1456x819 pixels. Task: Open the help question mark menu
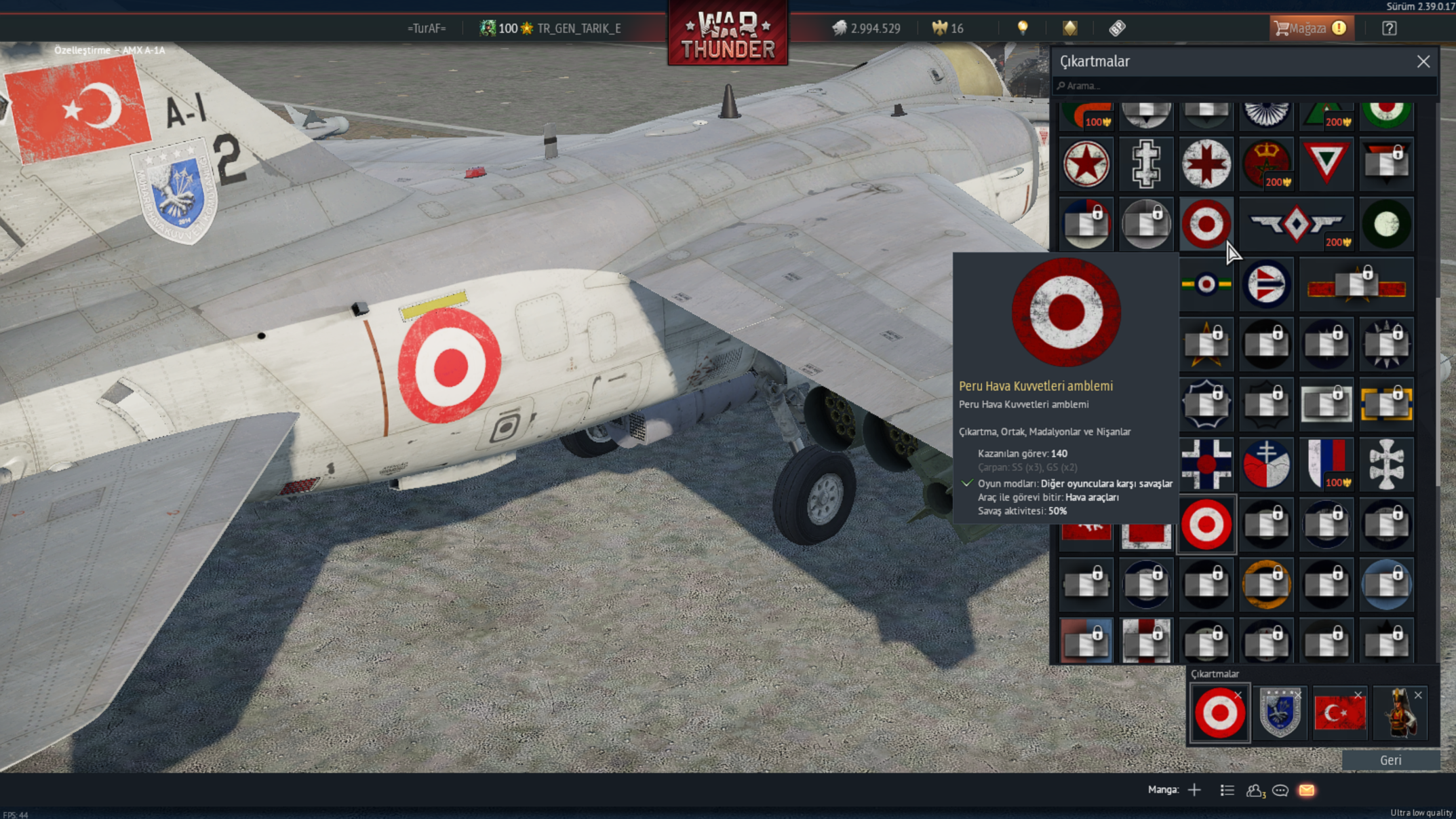[x=1389, y=28]
